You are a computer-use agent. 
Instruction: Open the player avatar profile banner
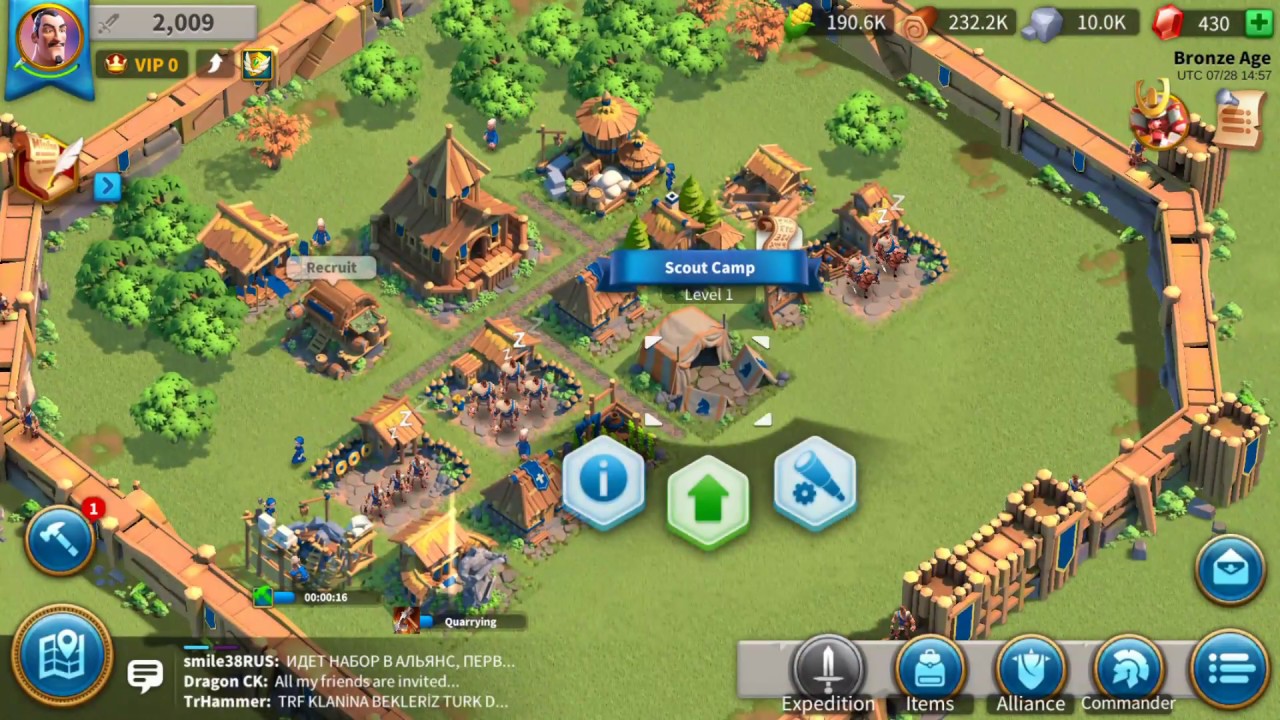coord(48,40)
